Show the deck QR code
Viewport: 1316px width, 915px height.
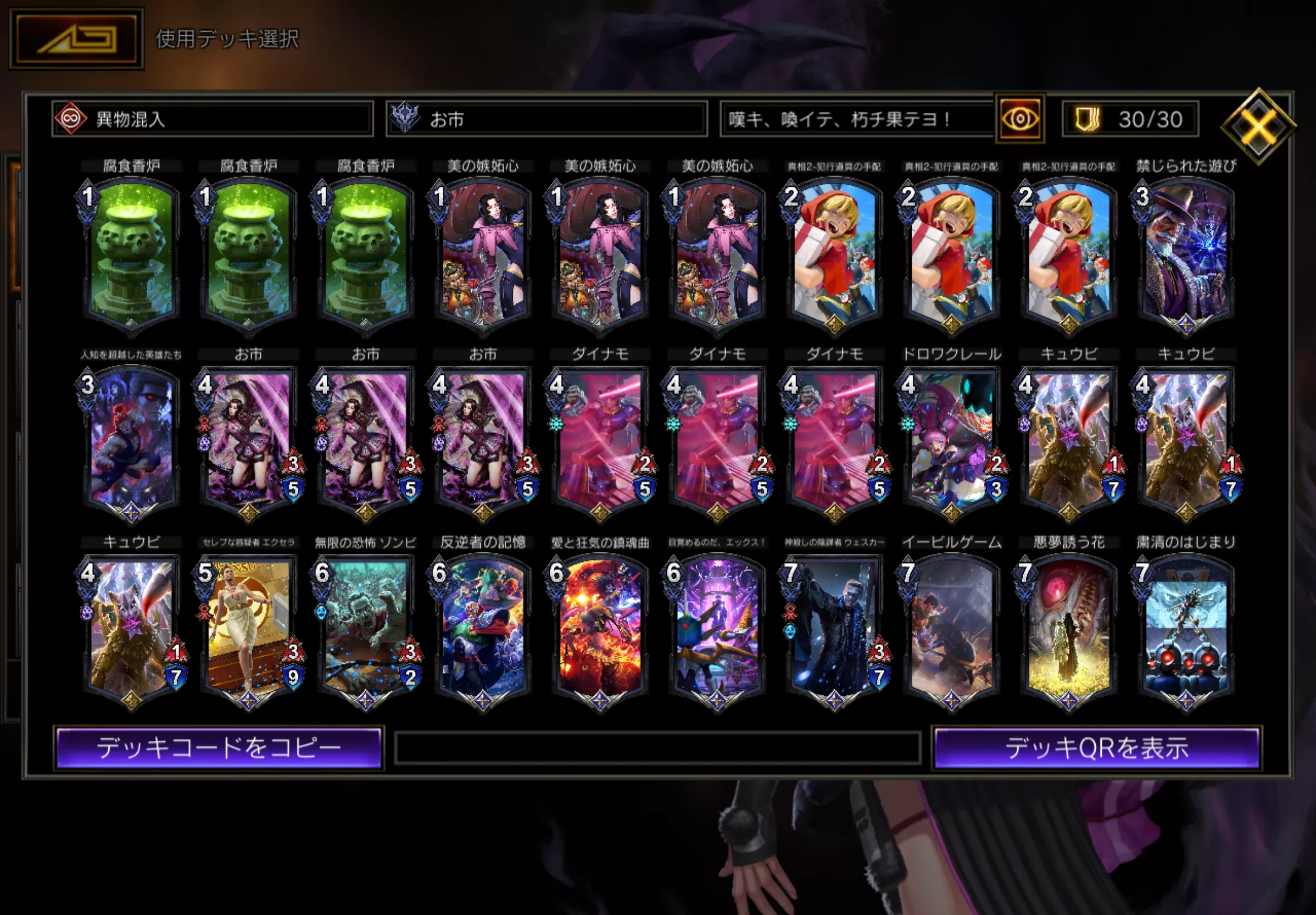tap(1096, 748)
